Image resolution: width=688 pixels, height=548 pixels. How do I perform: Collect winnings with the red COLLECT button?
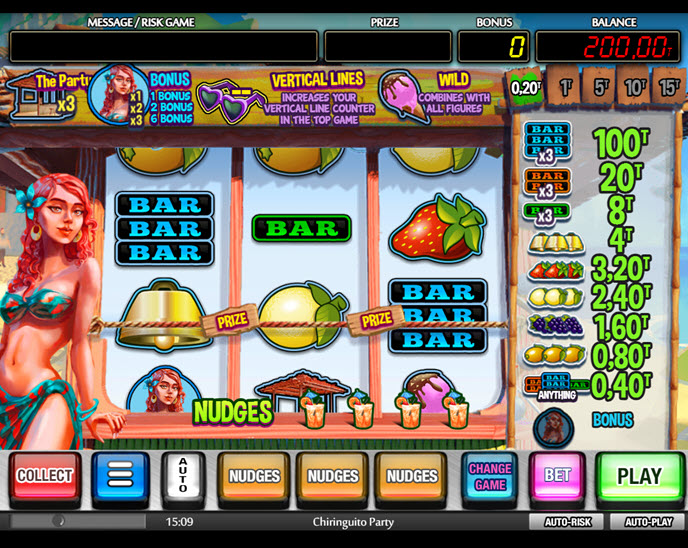[45, 476]
